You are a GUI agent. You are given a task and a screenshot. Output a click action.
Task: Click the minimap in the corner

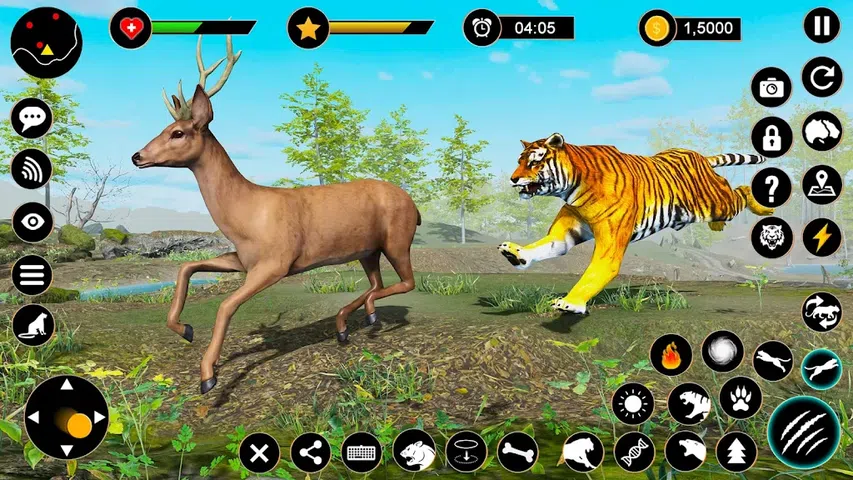tap(46, 42)
